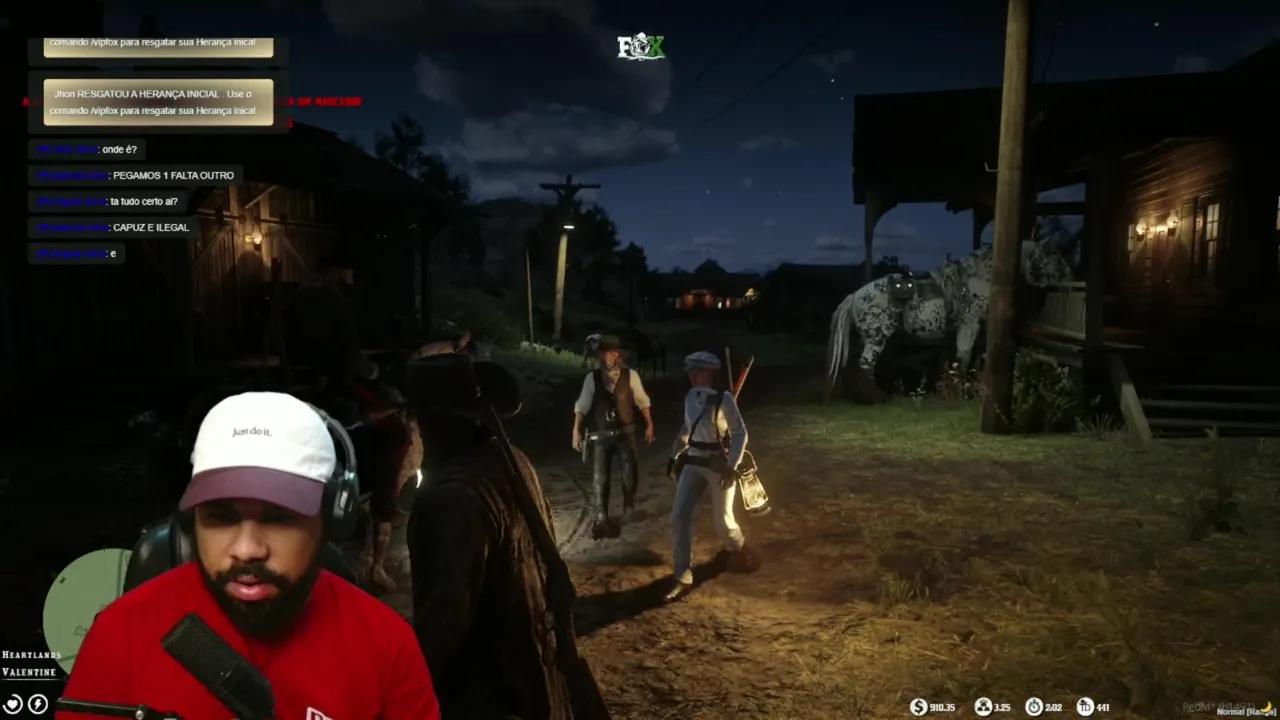This screenshot has width=1280, height=720.
Task: Click the FOX server logo
Action: pos(640,47)
